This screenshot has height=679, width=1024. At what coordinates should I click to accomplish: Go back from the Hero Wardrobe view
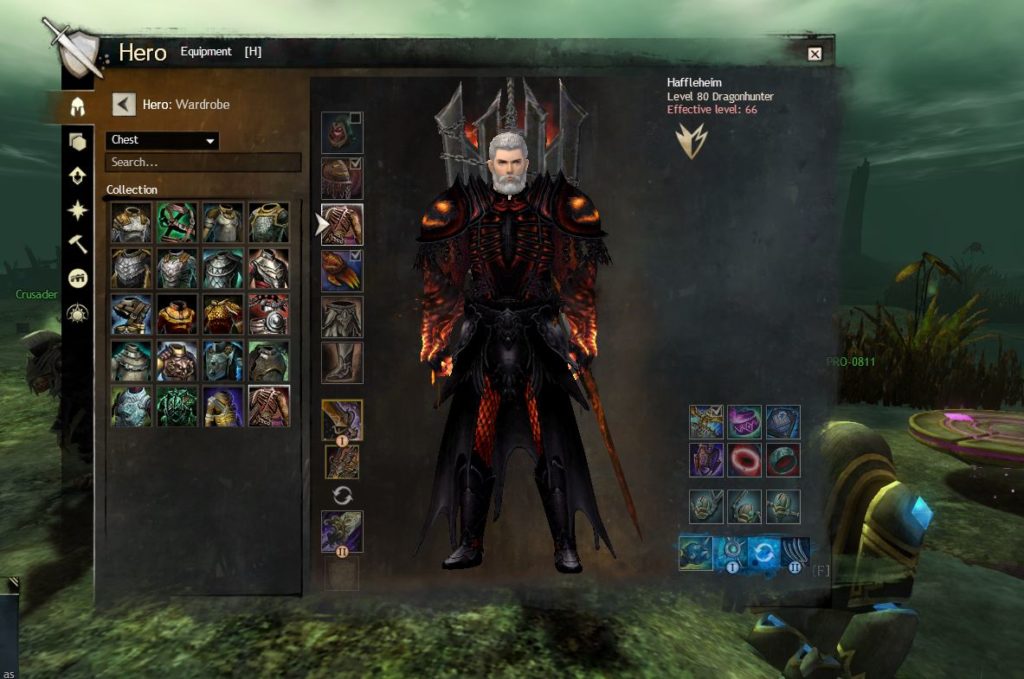coord(124,104)
